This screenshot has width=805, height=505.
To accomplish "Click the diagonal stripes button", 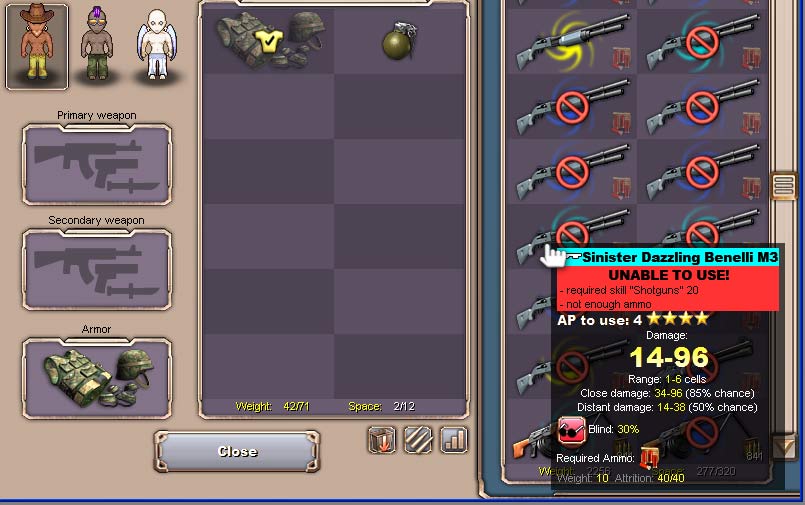I will point(418,440).
